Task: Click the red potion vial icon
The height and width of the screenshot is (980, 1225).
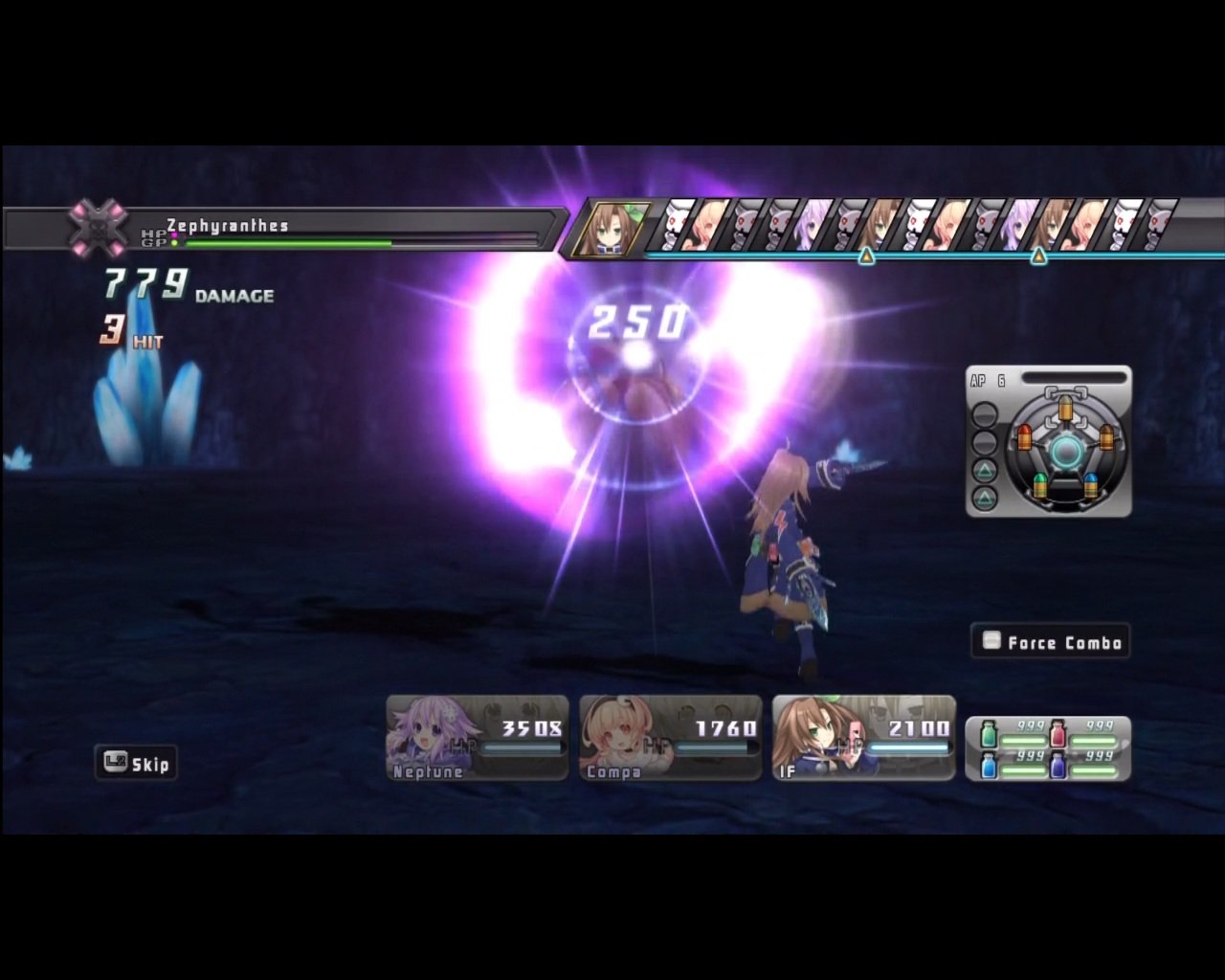Action: click(1058, 734)
